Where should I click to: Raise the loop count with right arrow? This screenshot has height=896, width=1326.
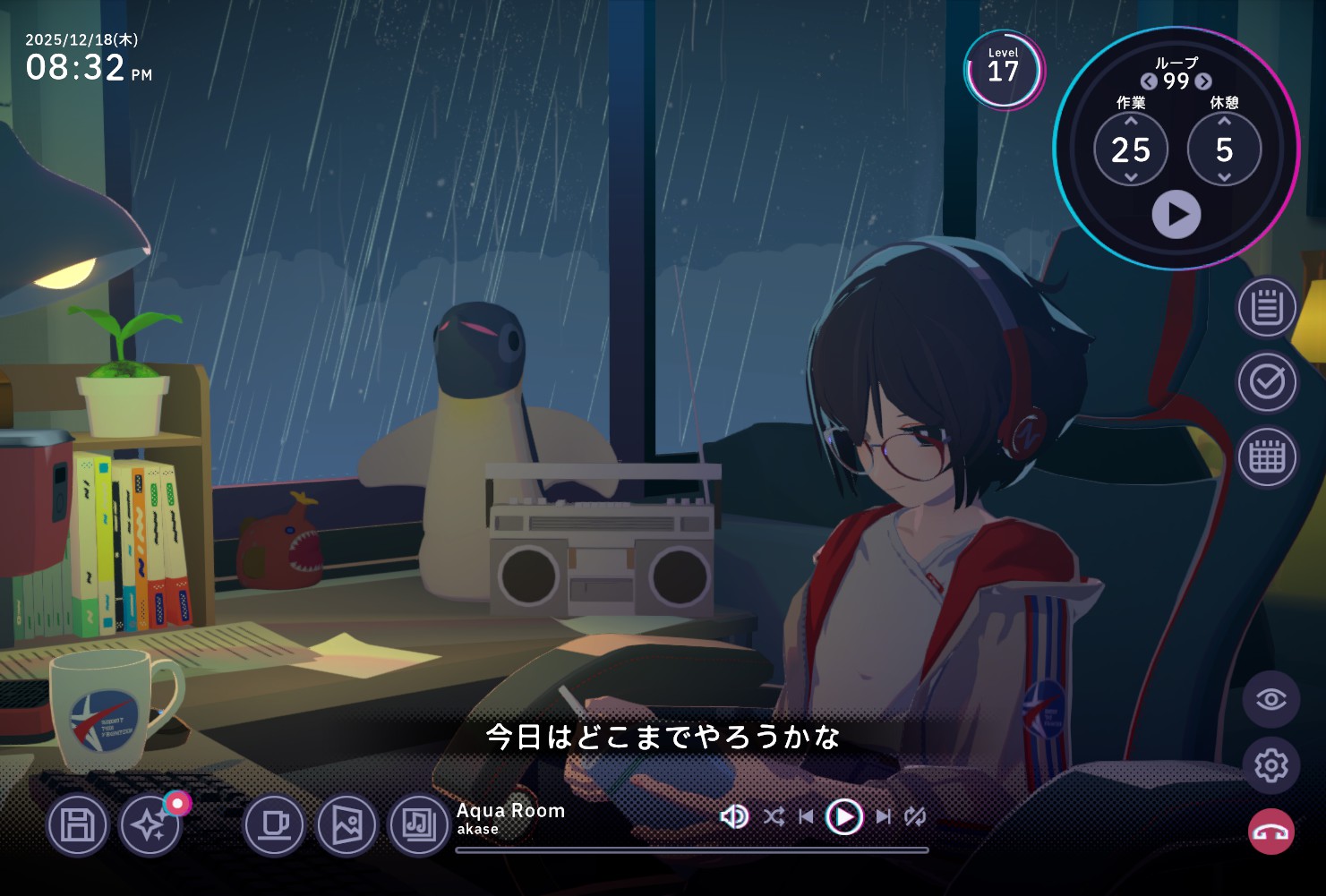point(1203,81)
